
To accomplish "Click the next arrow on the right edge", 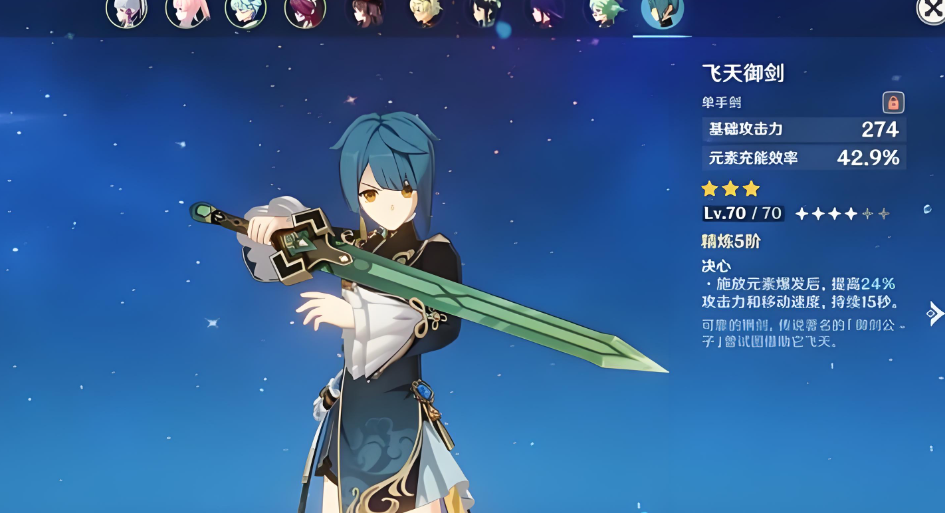I will (x=935, y=313).
